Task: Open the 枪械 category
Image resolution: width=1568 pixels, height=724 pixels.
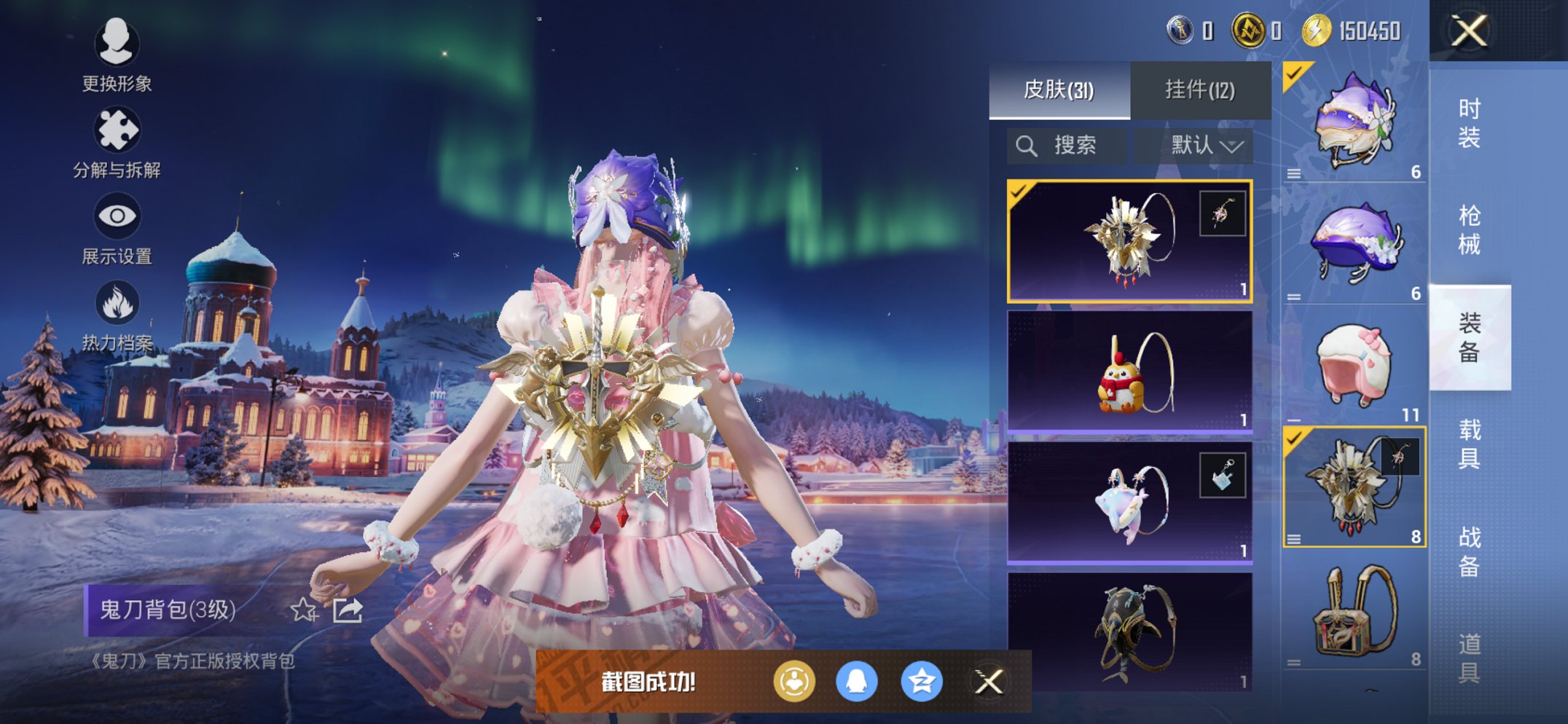Action: [1469, 229]
